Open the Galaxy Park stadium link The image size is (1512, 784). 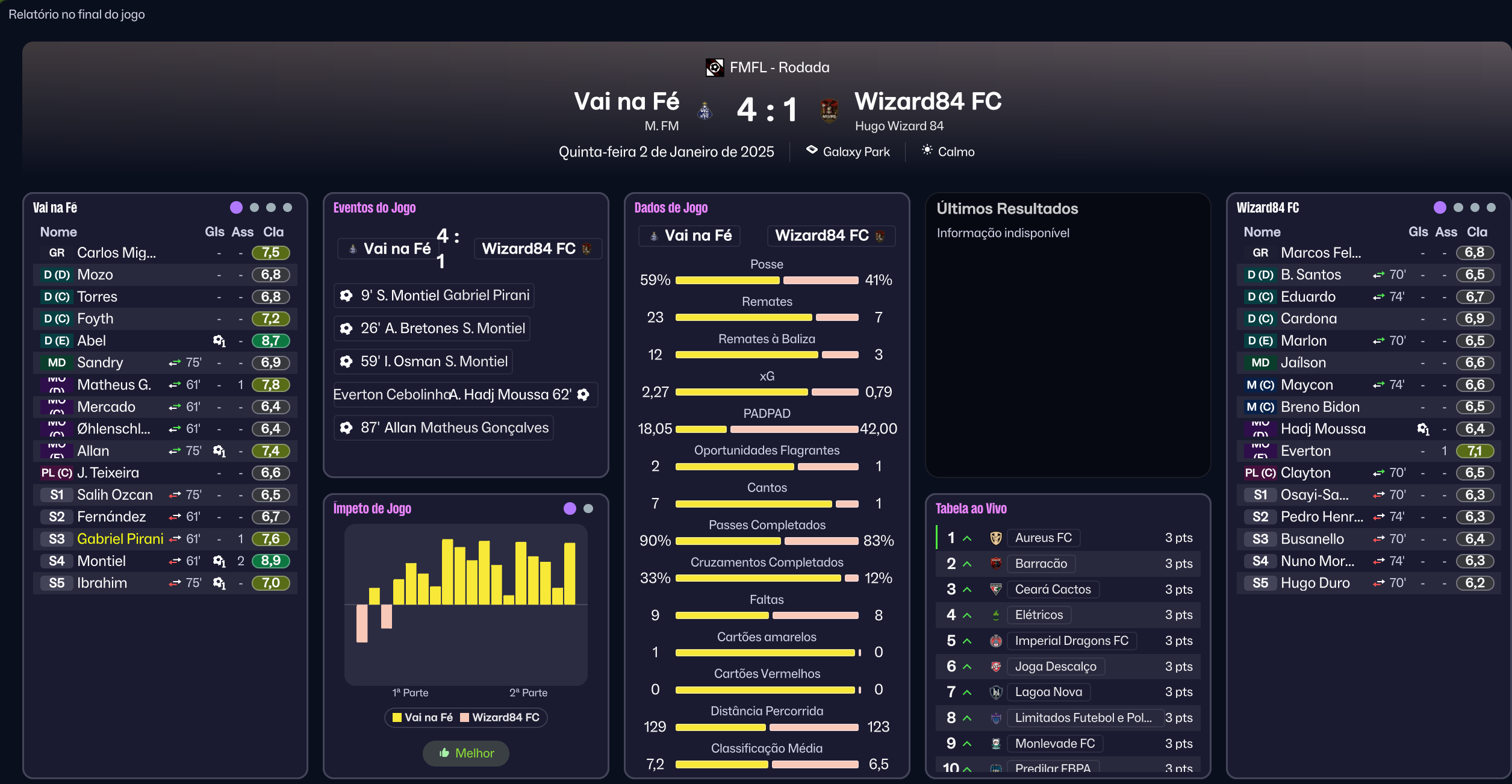coord(856,152)
